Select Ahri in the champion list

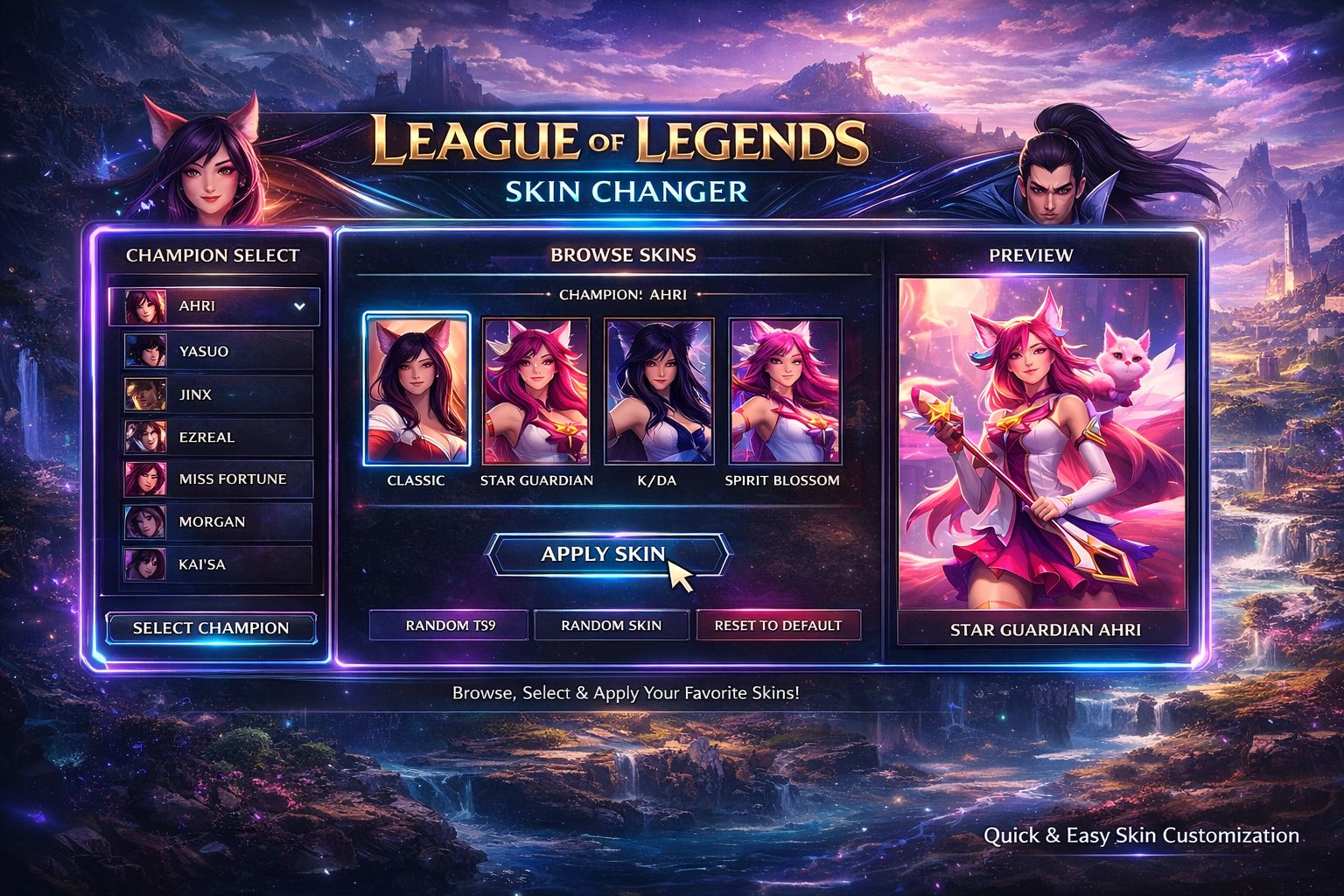(213, 306)
